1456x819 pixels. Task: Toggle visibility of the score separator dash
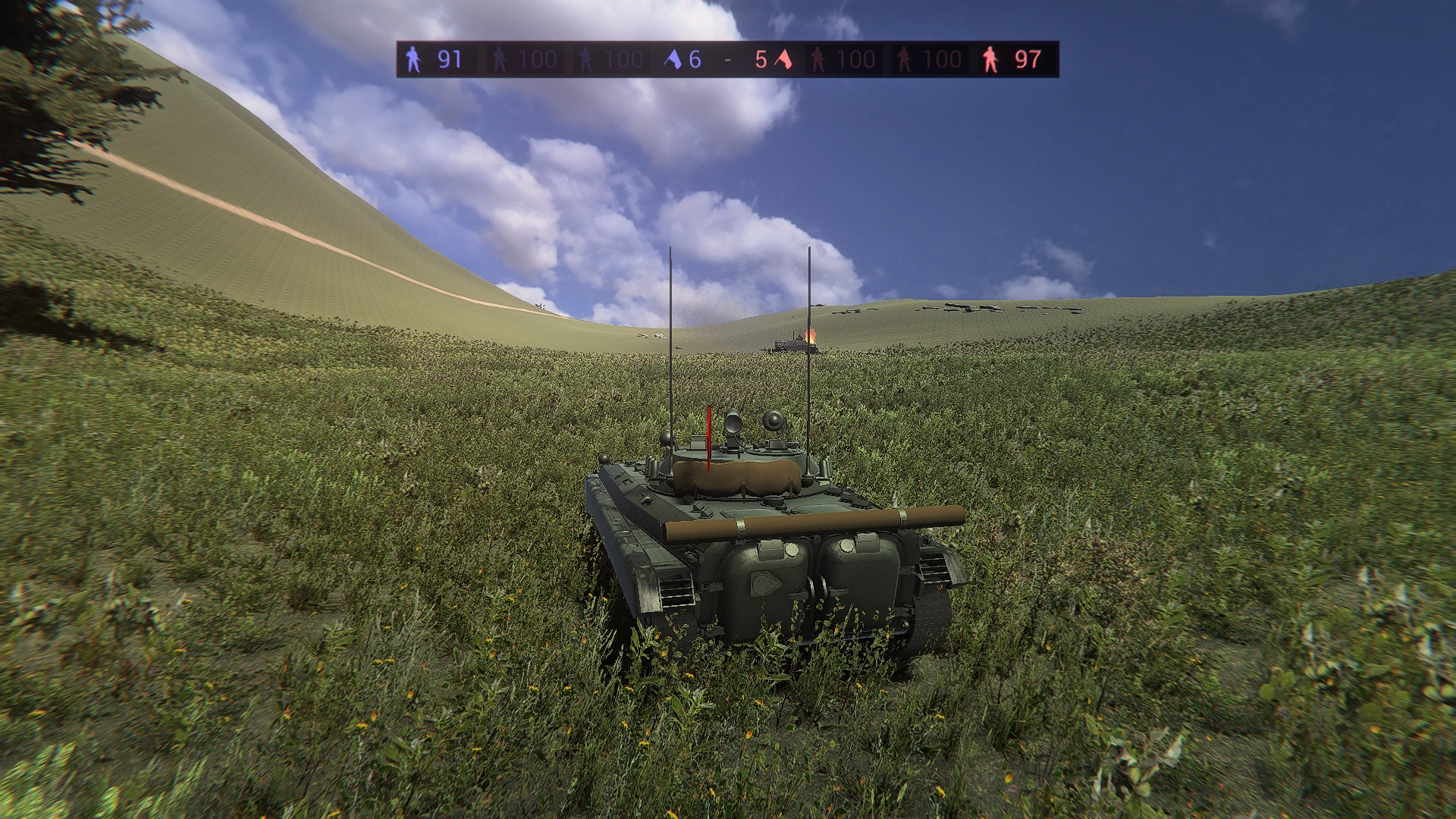(x=726, y=59)
